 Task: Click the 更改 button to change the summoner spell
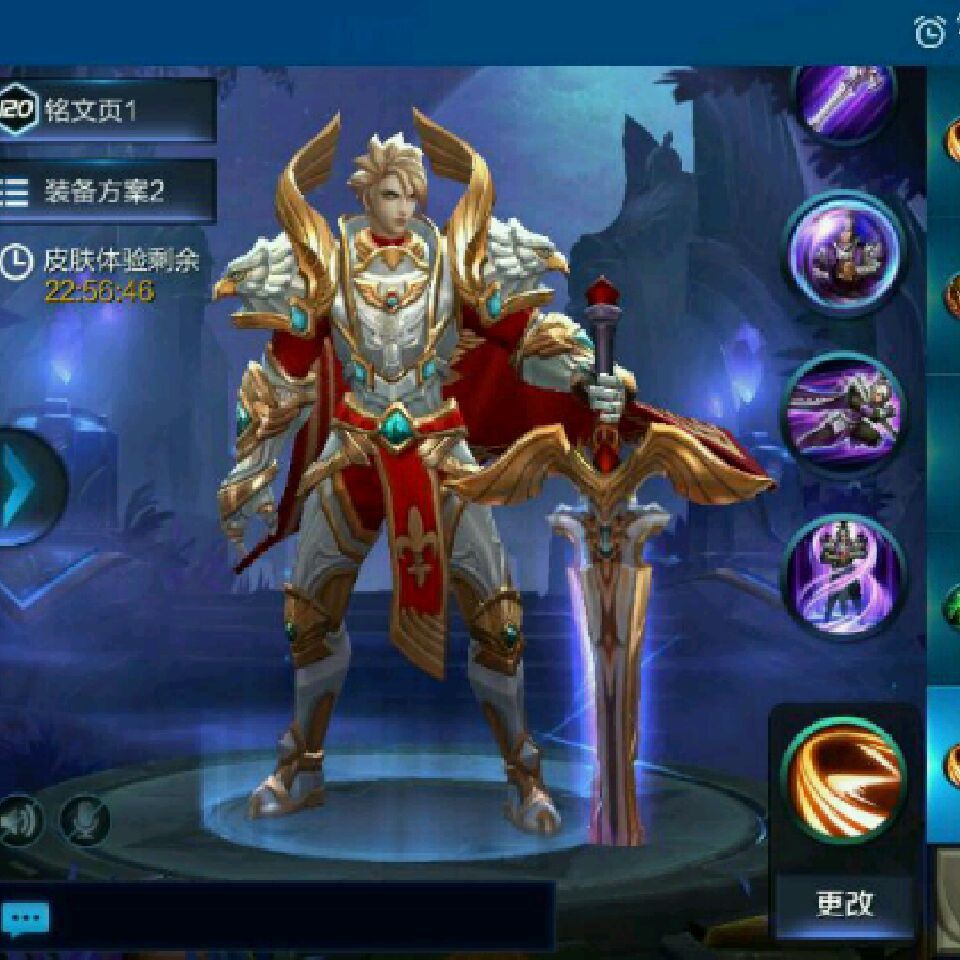(845, 903)
